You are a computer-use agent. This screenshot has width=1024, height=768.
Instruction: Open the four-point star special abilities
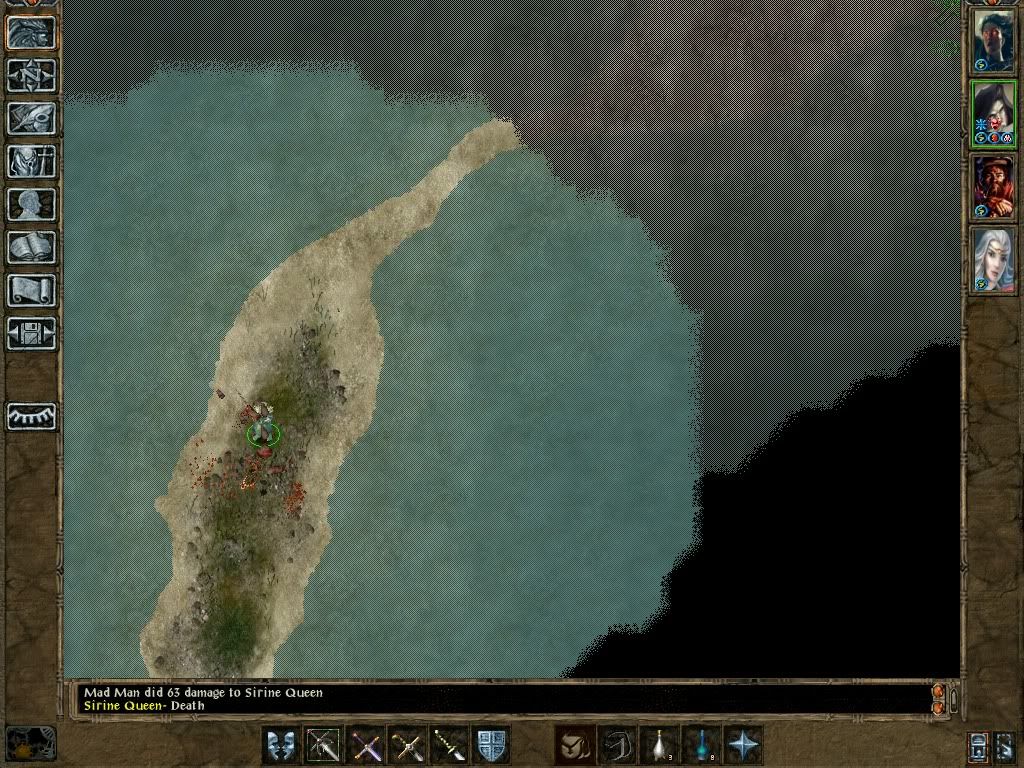point(743,745)
